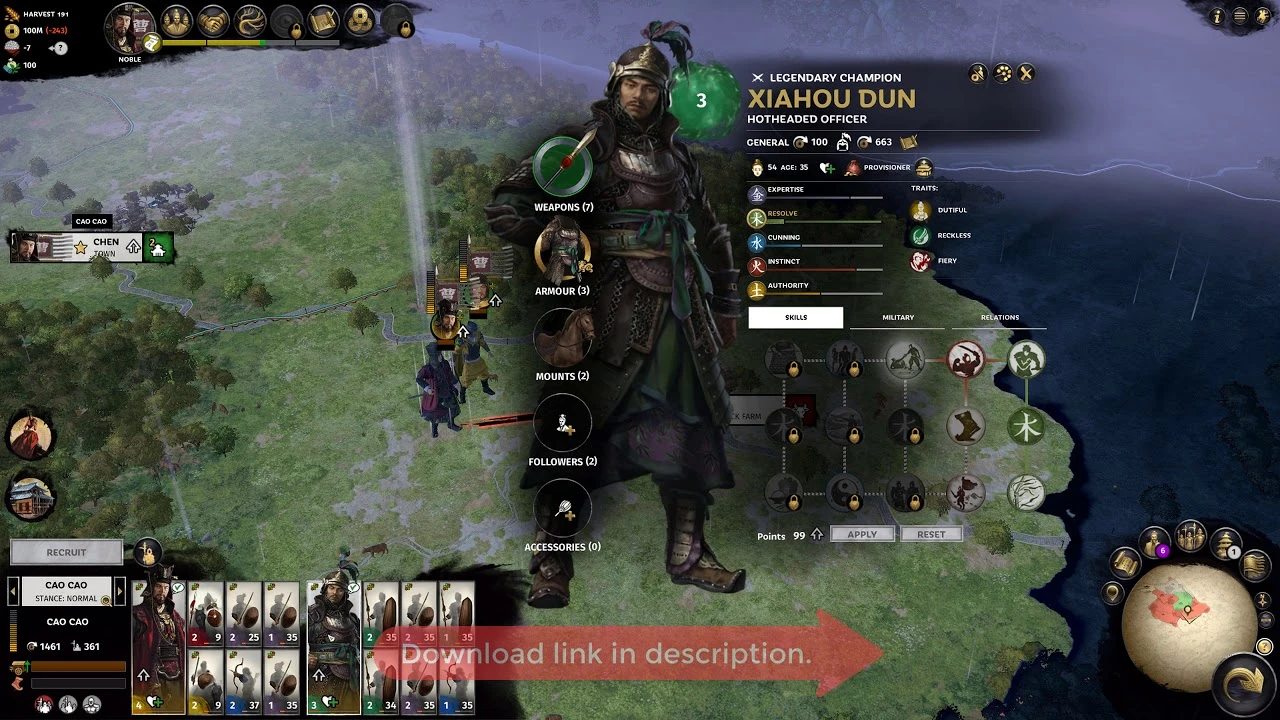The height and width of the screenshot is (720, 1280).
Task: Select the green Wood skill node
Action: click(x=1027, y=425)
